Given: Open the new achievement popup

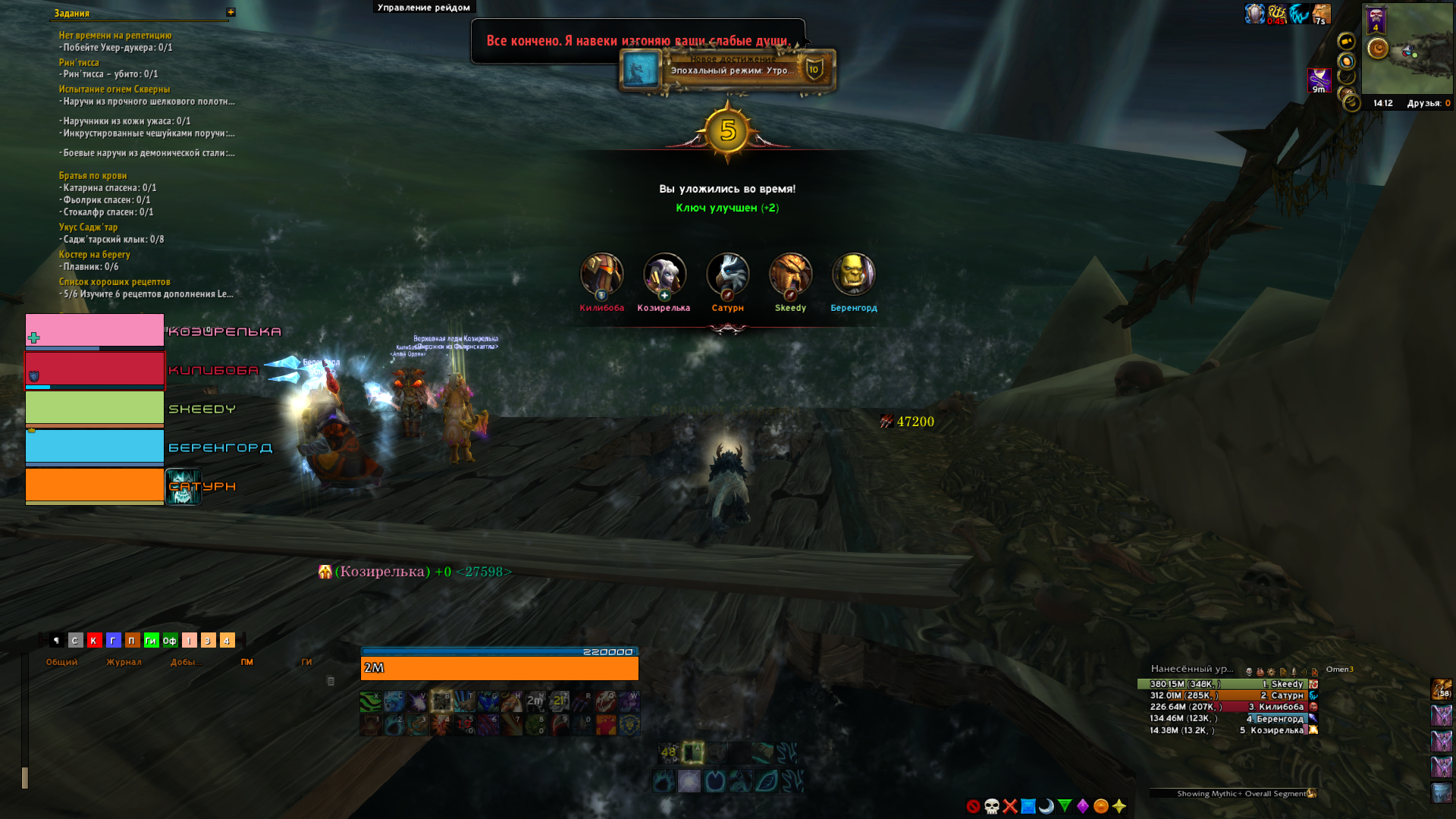Looking at the screenshot, I should tap(728, 71).
